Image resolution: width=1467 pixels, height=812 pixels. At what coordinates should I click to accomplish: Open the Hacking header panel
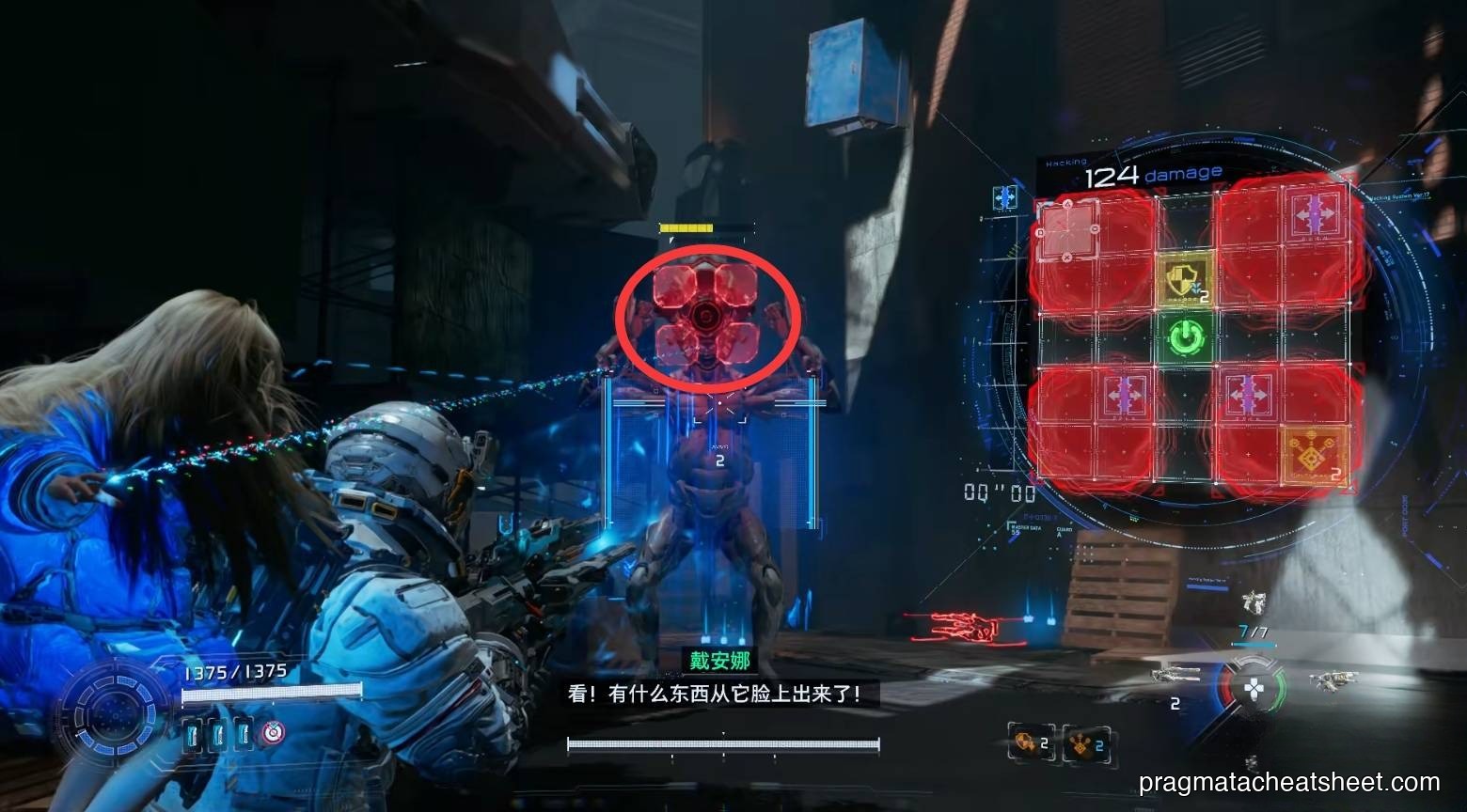[1067, 162]
